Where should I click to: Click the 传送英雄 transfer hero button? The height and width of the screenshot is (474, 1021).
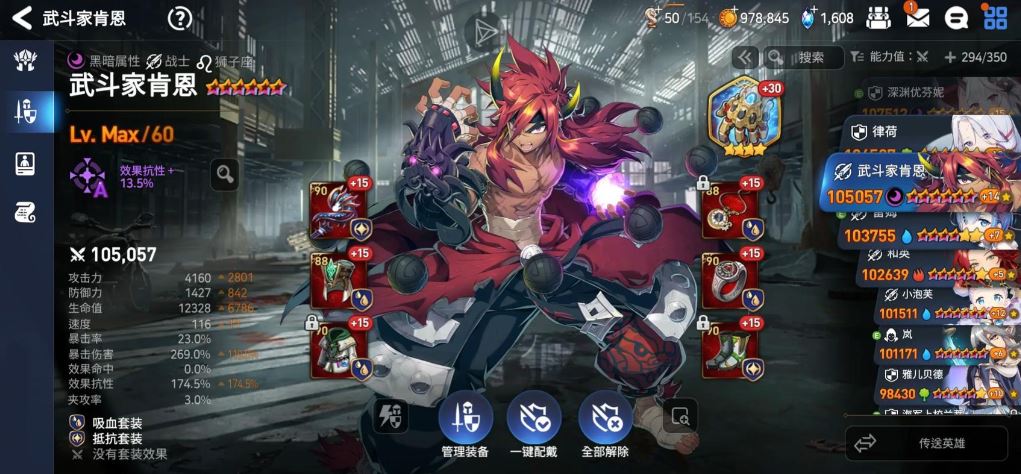pos(927,443)
